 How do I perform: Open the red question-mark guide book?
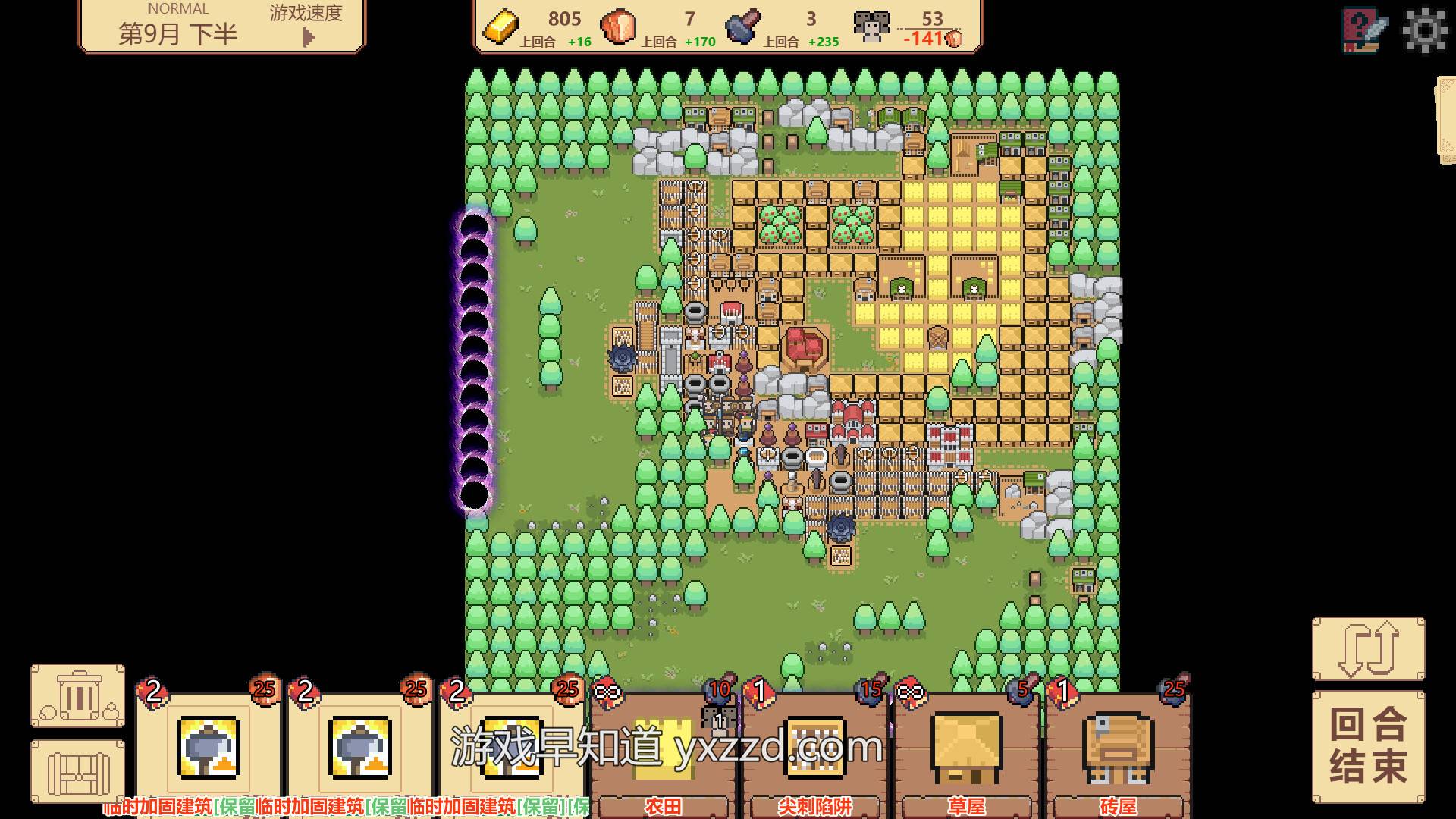pyautogui.click(x=1364, y=30)
